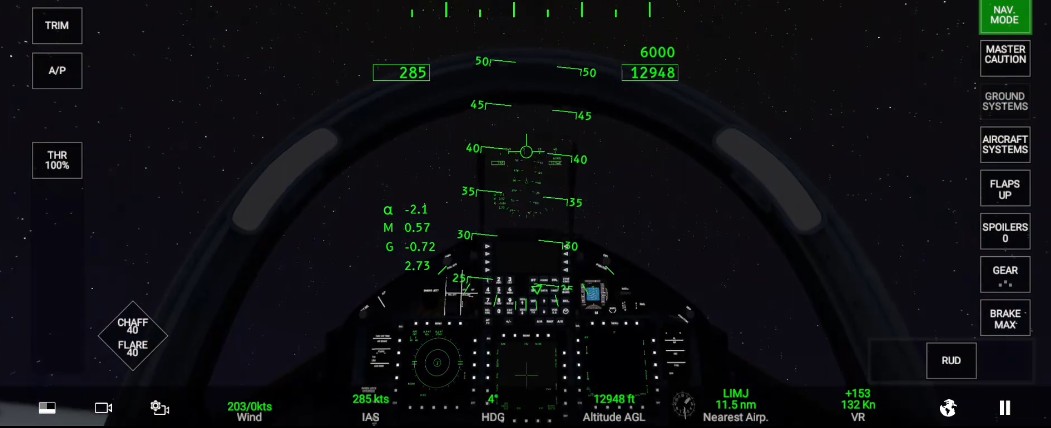
Task: Deploy chaff countermeasures
Action: click(x=133, y=325)
